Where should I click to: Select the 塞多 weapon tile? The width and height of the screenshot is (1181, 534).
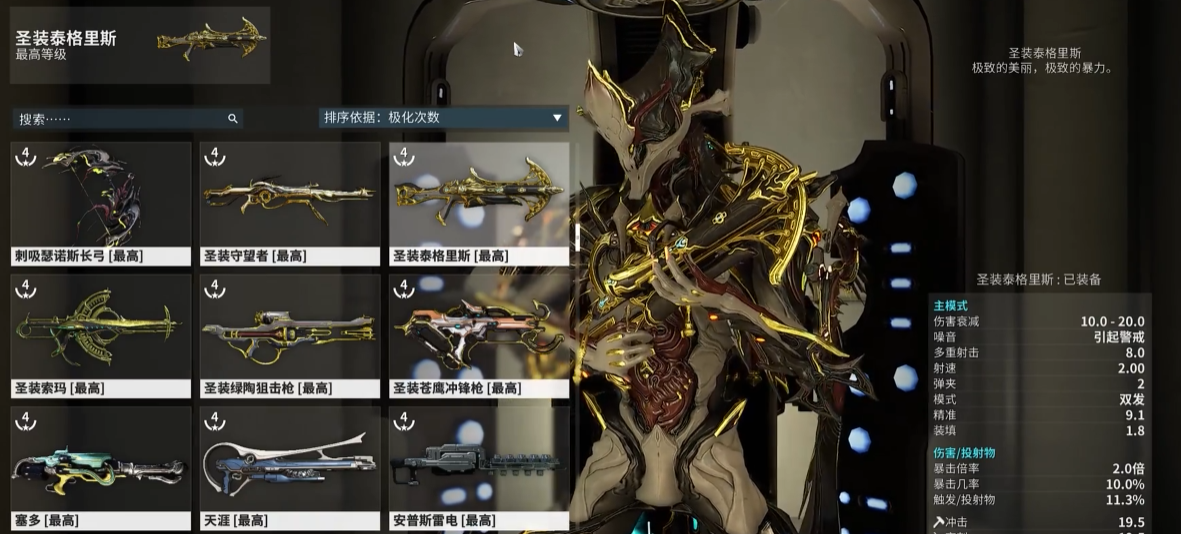100,468
